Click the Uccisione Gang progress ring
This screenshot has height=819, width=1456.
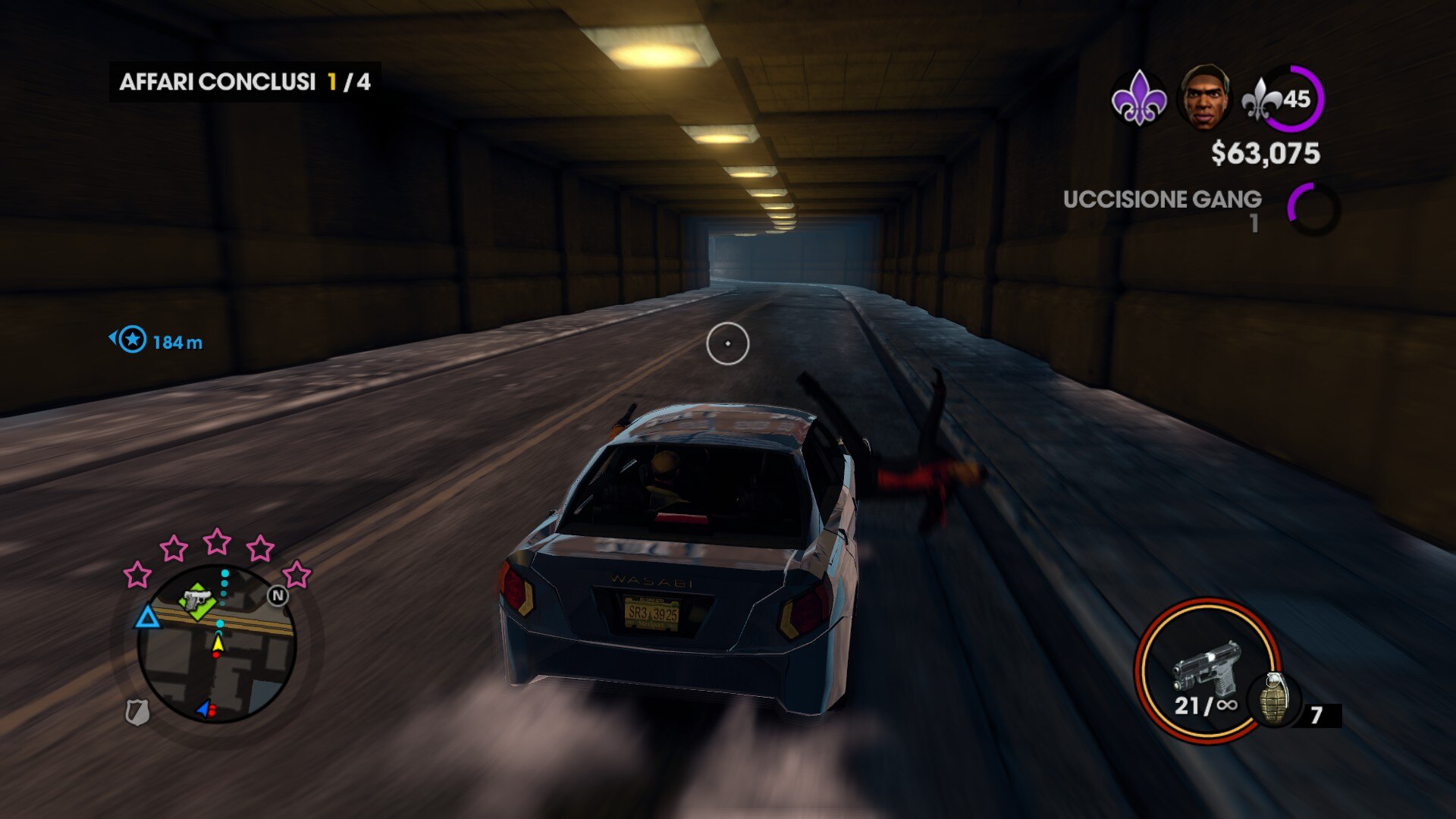(x=1313, y=208)
